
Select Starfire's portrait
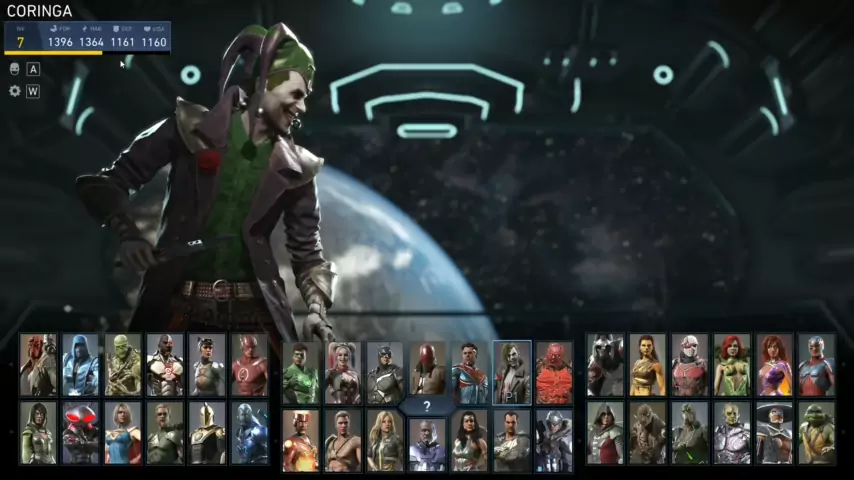773,365
